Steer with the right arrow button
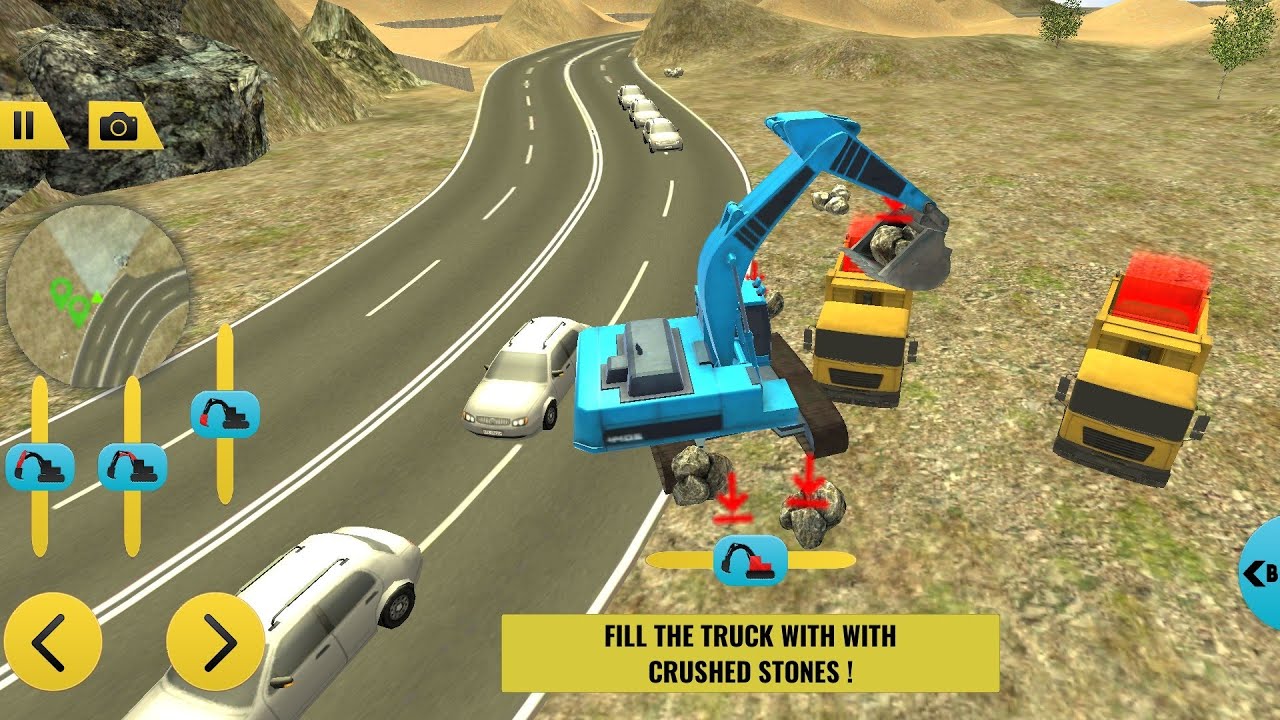 click(x=215, y=641)
